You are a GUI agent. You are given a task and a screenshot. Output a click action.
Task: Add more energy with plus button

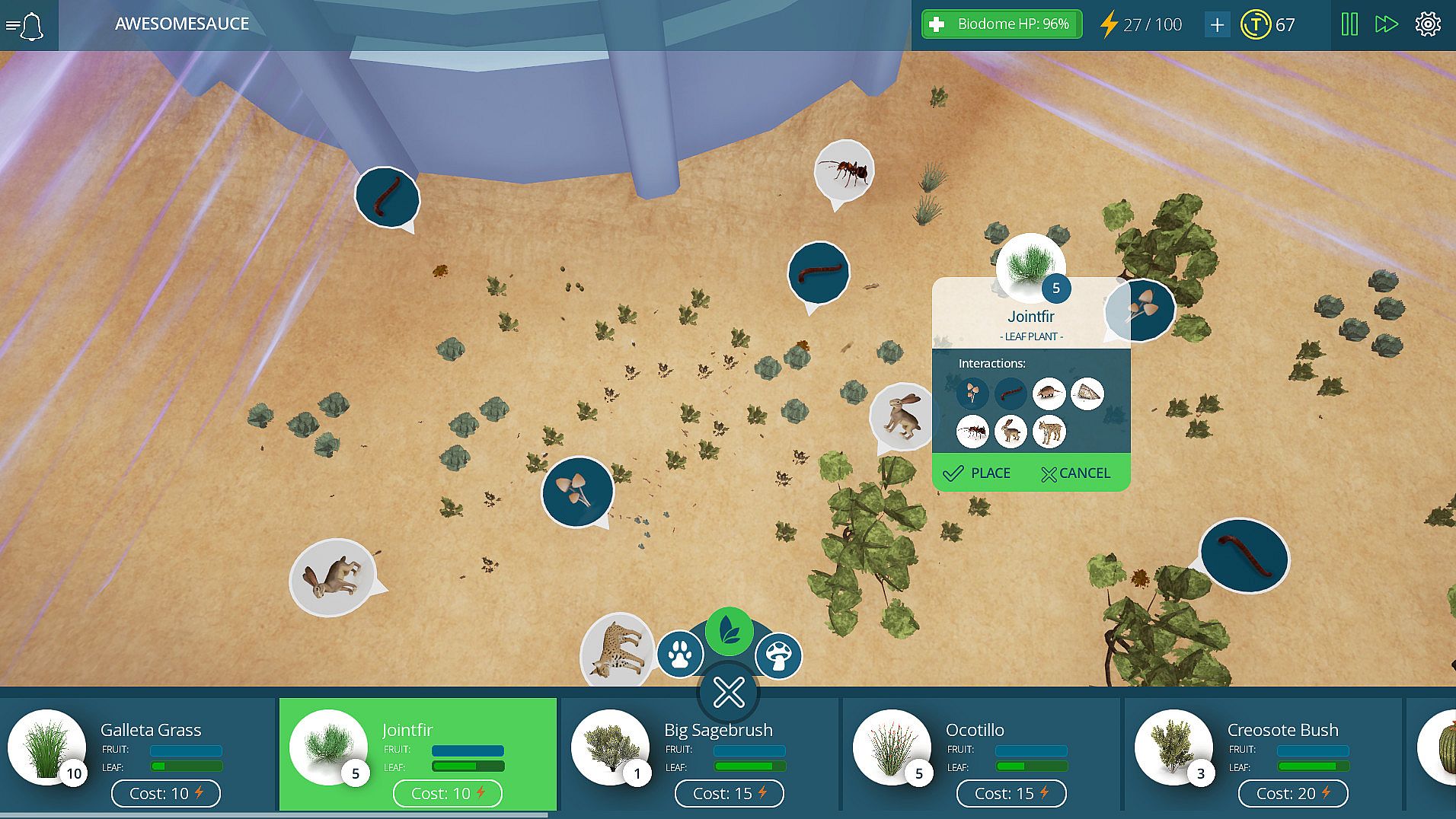click(x=1217, y=25)
